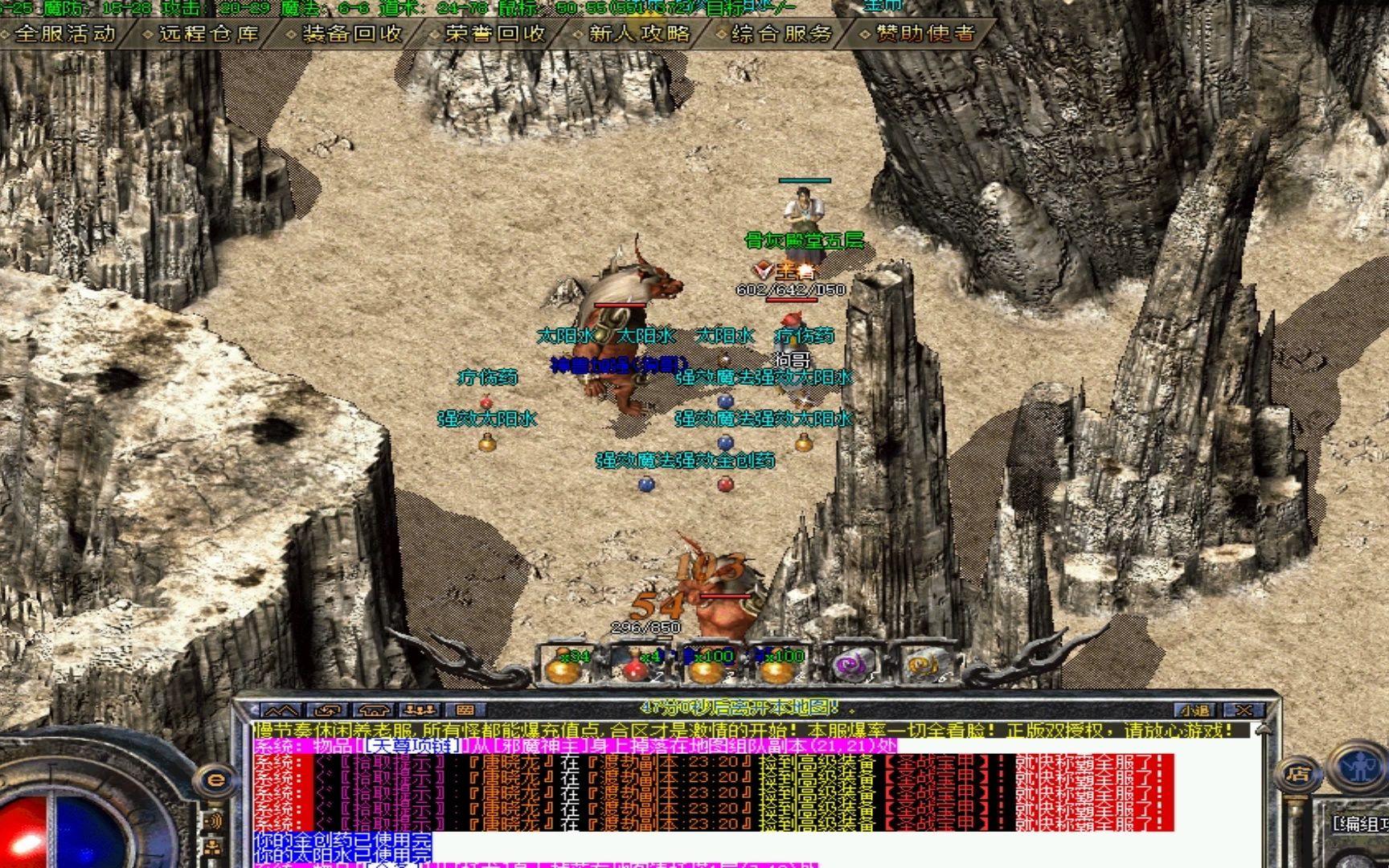Close the chat panel with the X button
This screenshot has height=868, width=1389.
[1244, 710]
